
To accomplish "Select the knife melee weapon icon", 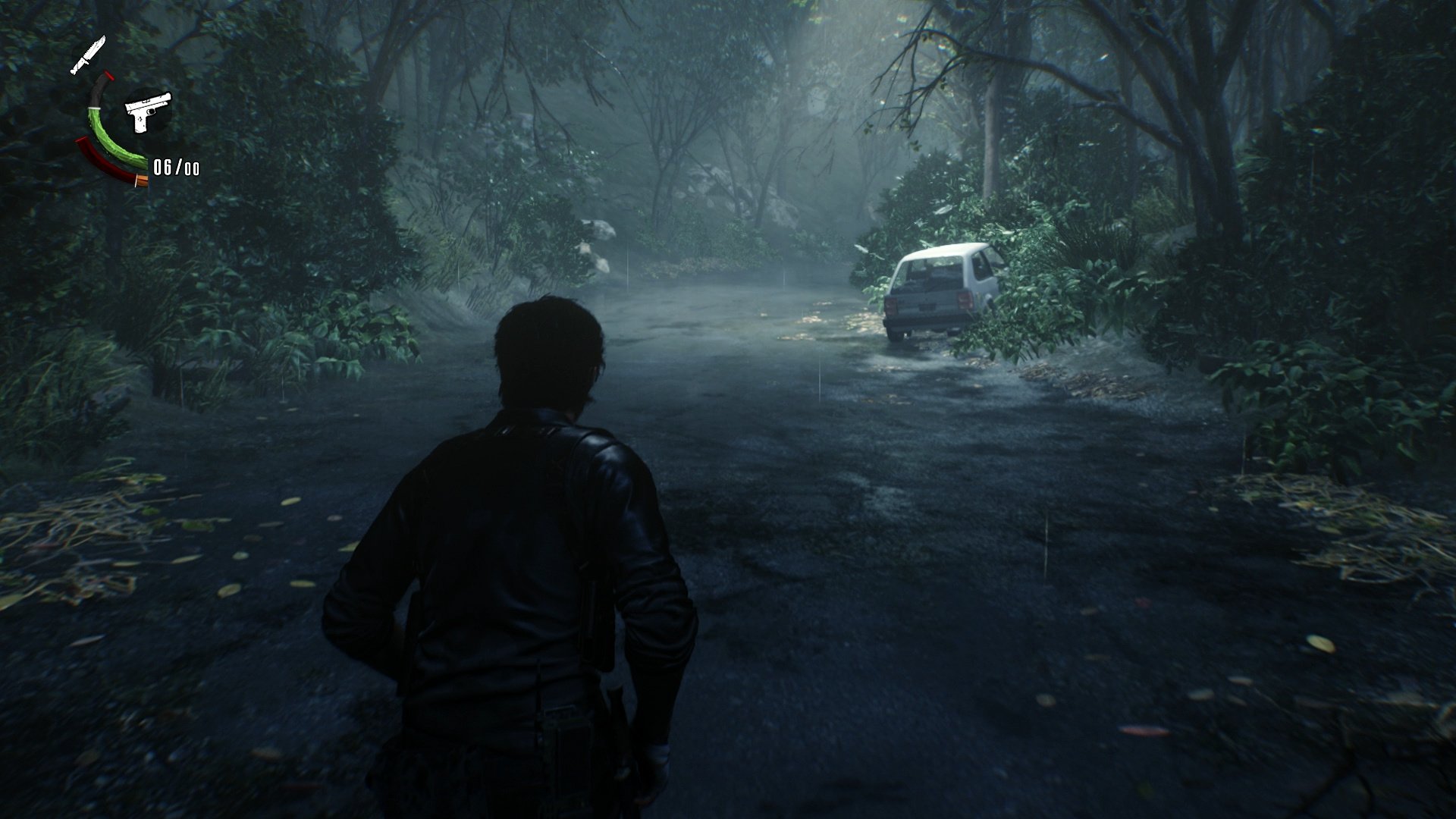I will coord(88,55).
